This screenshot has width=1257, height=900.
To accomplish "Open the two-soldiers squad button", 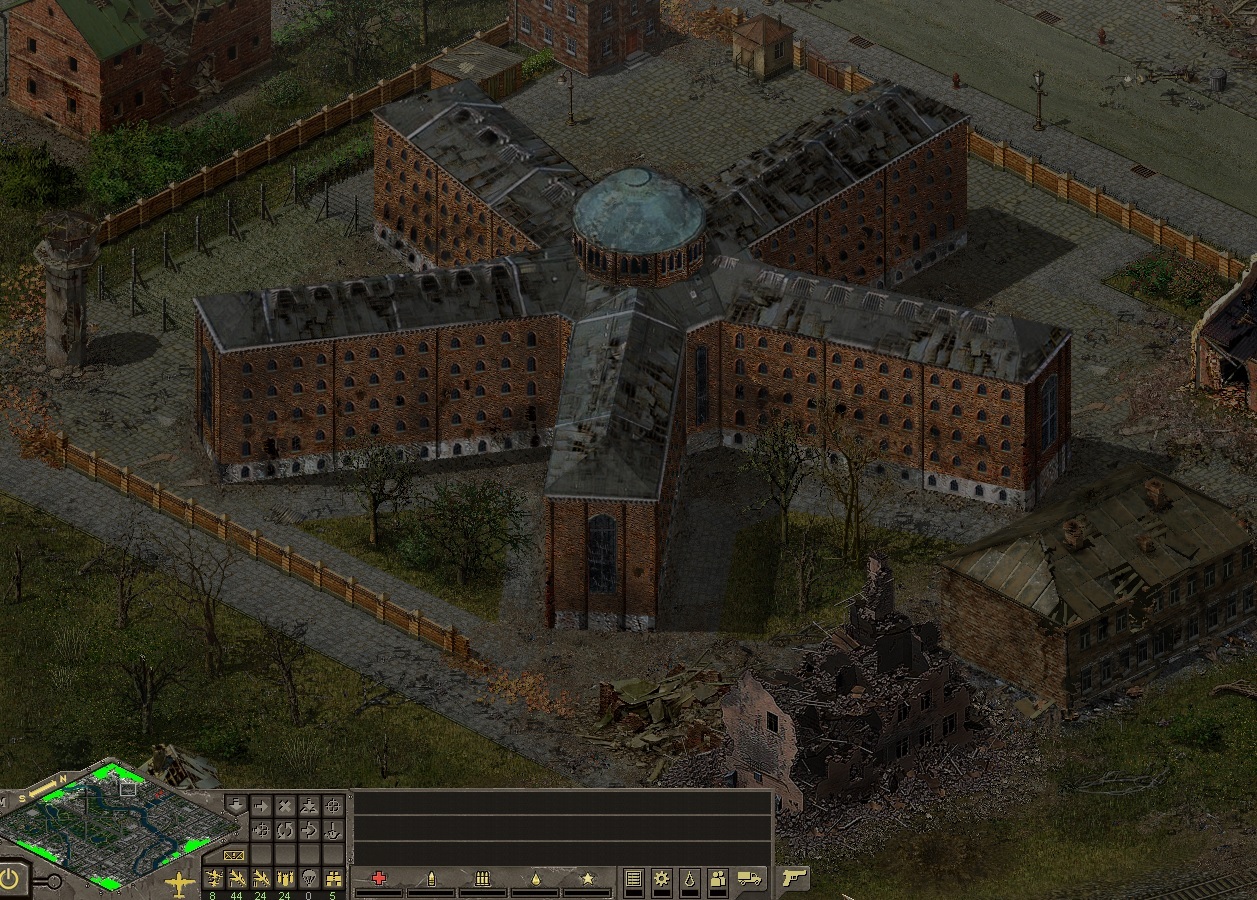I will 717,879.
